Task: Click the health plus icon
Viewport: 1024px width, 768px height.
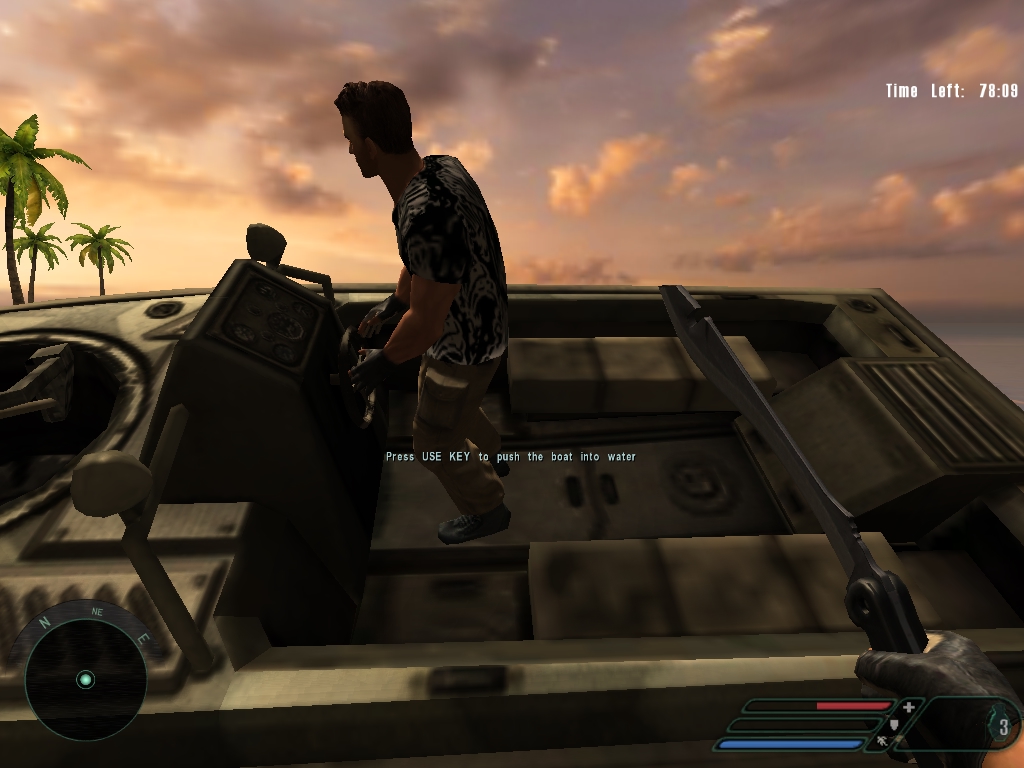Action: click(x=908, y=707)
